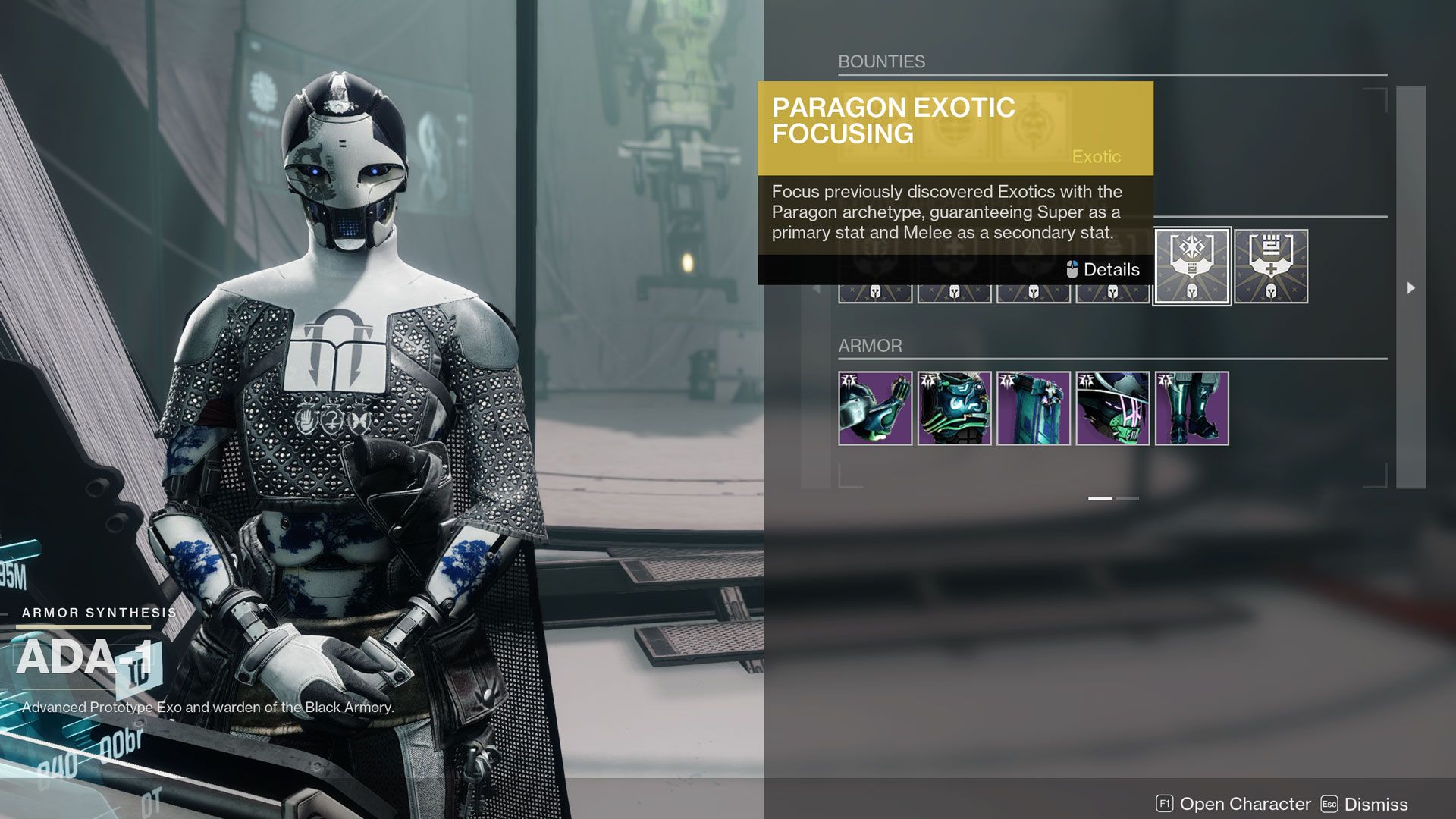Image resolution: width=1456 pixels, height=819 pixels.
Task: Go to next vendor page arrow
Action: pos(1410,288)
